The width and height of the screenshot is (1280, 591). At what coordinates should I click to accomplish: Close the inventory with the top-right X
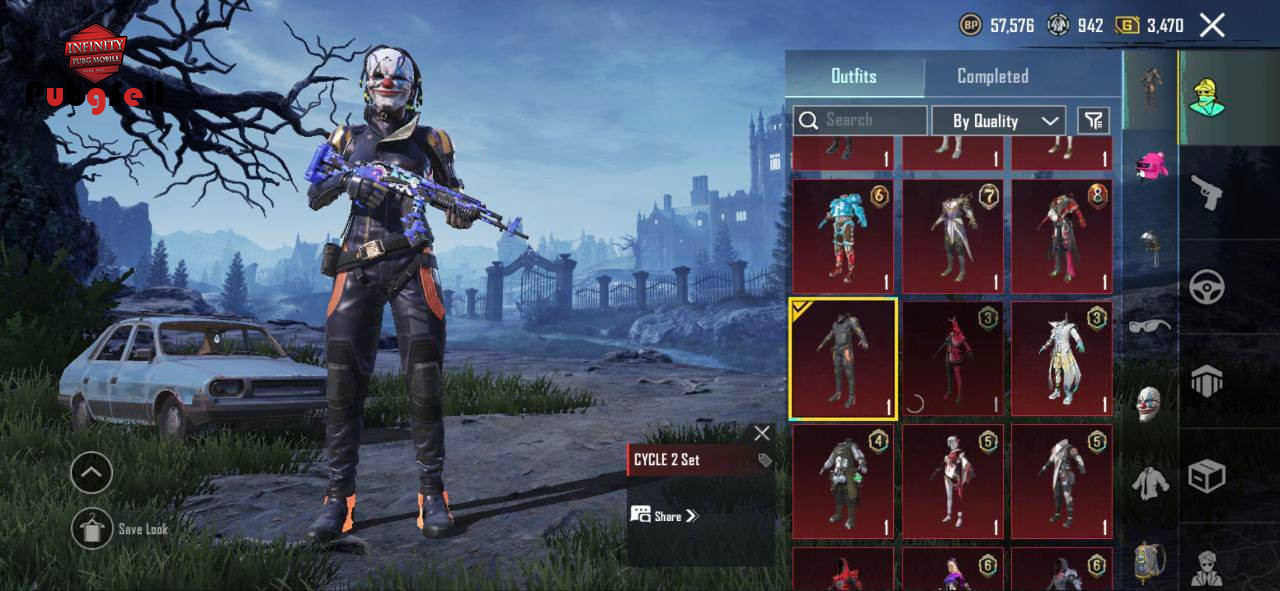point(1212,26)
